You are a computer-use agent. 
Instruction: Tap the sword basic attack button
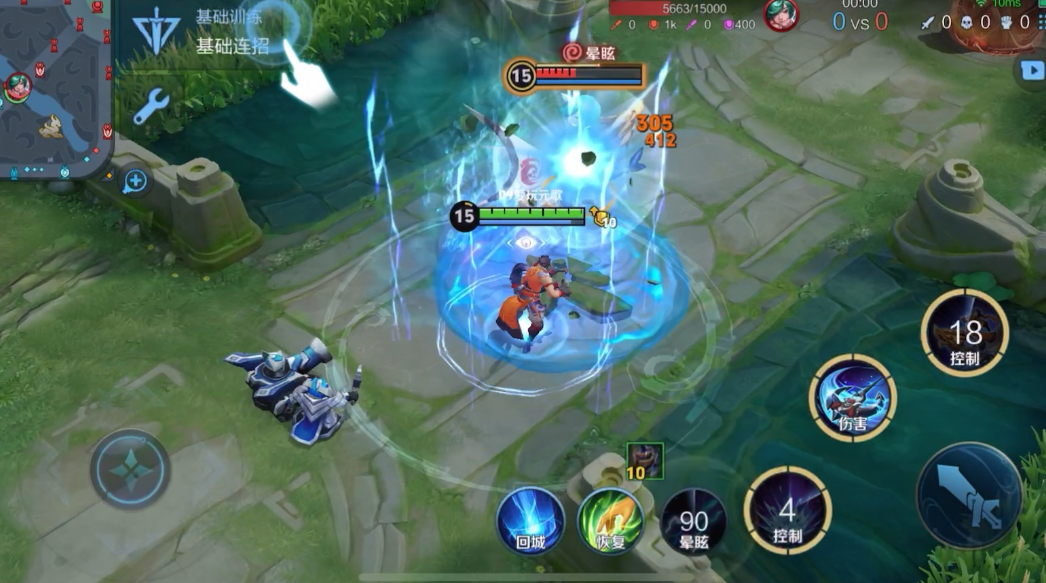(x=968, y=495)
